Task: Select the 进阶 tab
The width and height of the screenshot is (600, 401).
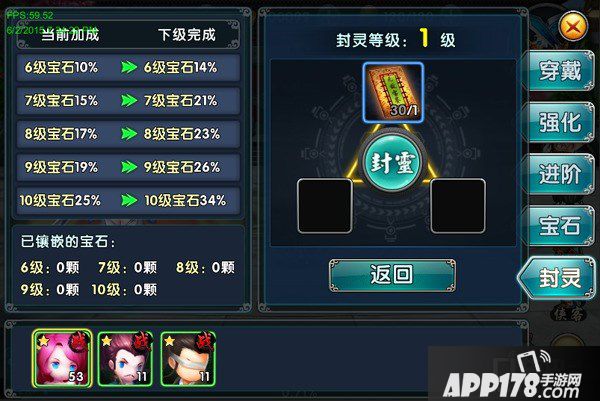Action: 560,174
